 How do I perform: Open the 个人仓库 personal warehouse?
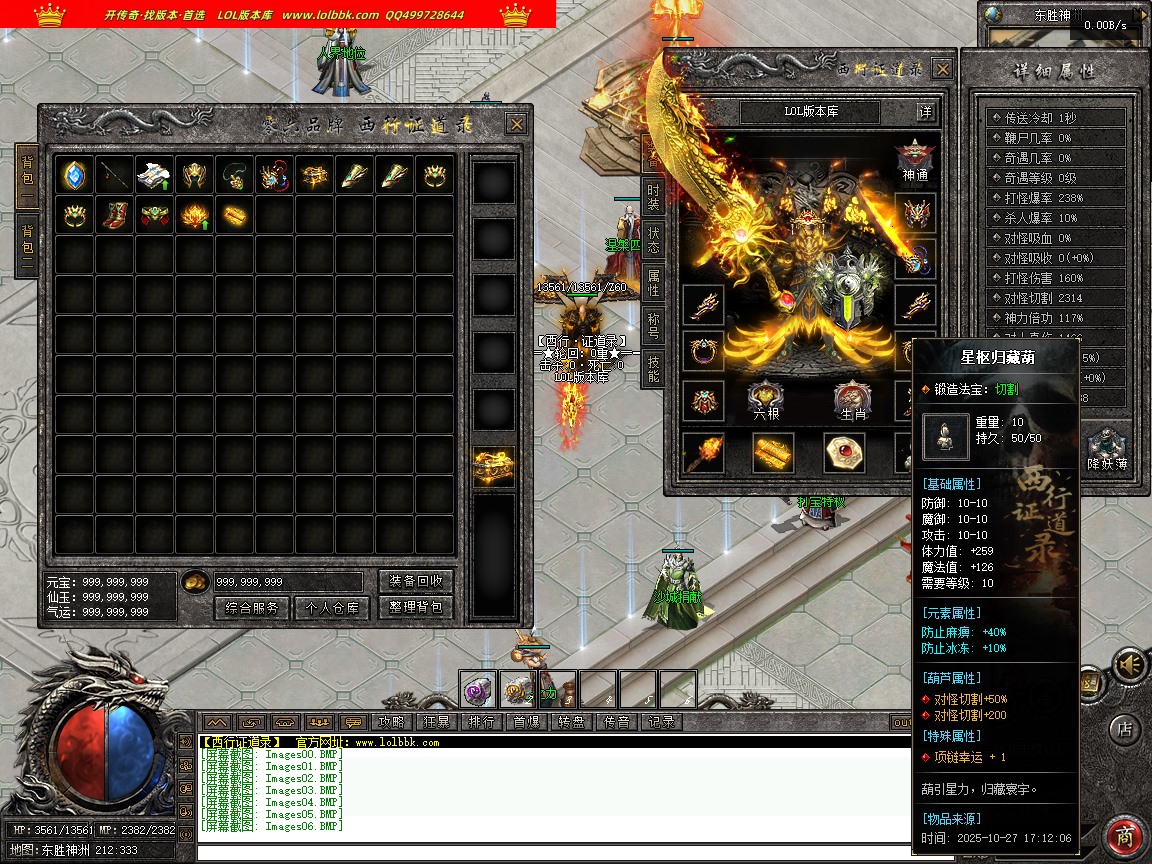click(332, 607)
